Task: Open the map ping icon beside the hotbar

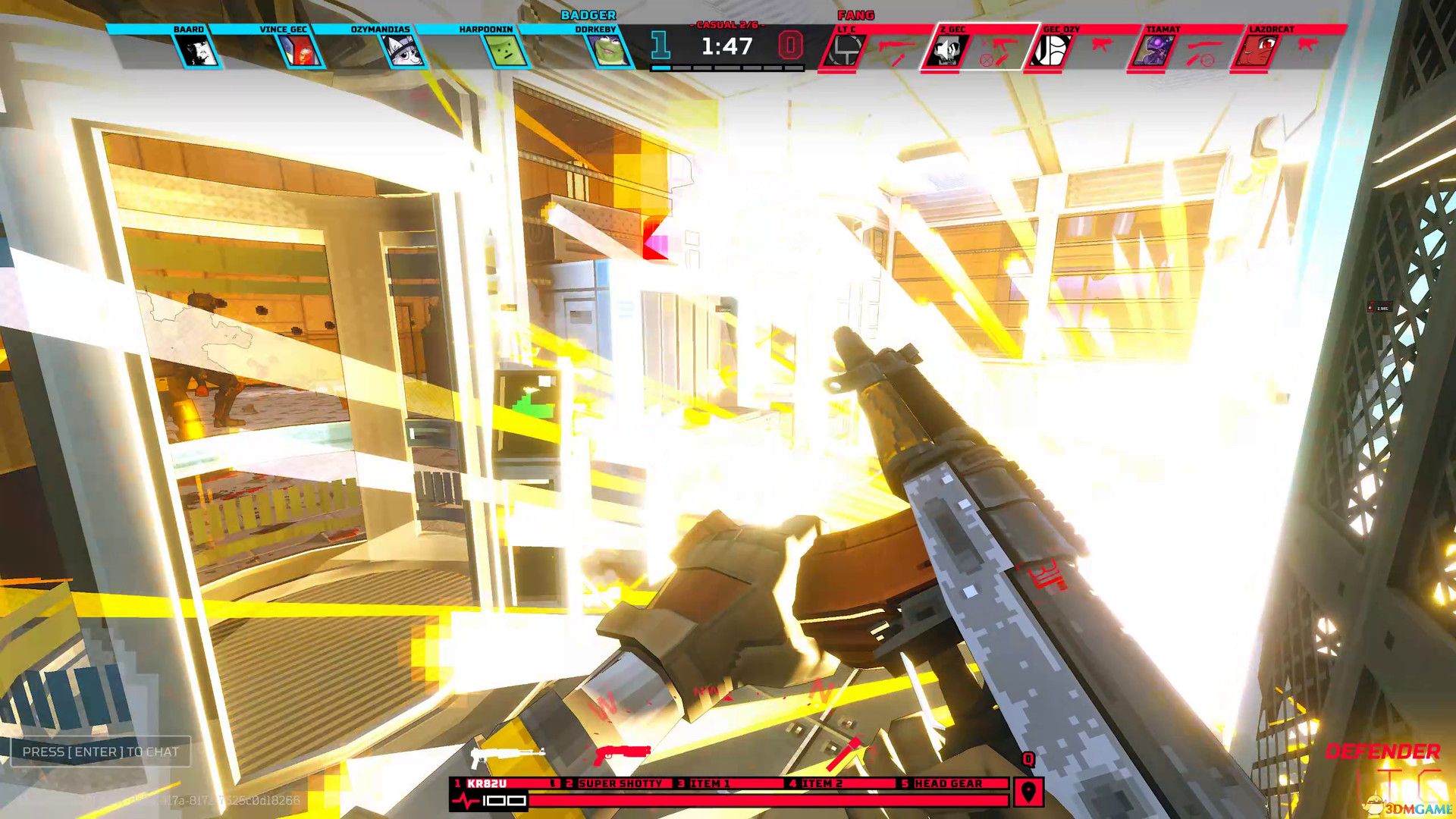Action: pyautogui.click(x=1028, y=792)
